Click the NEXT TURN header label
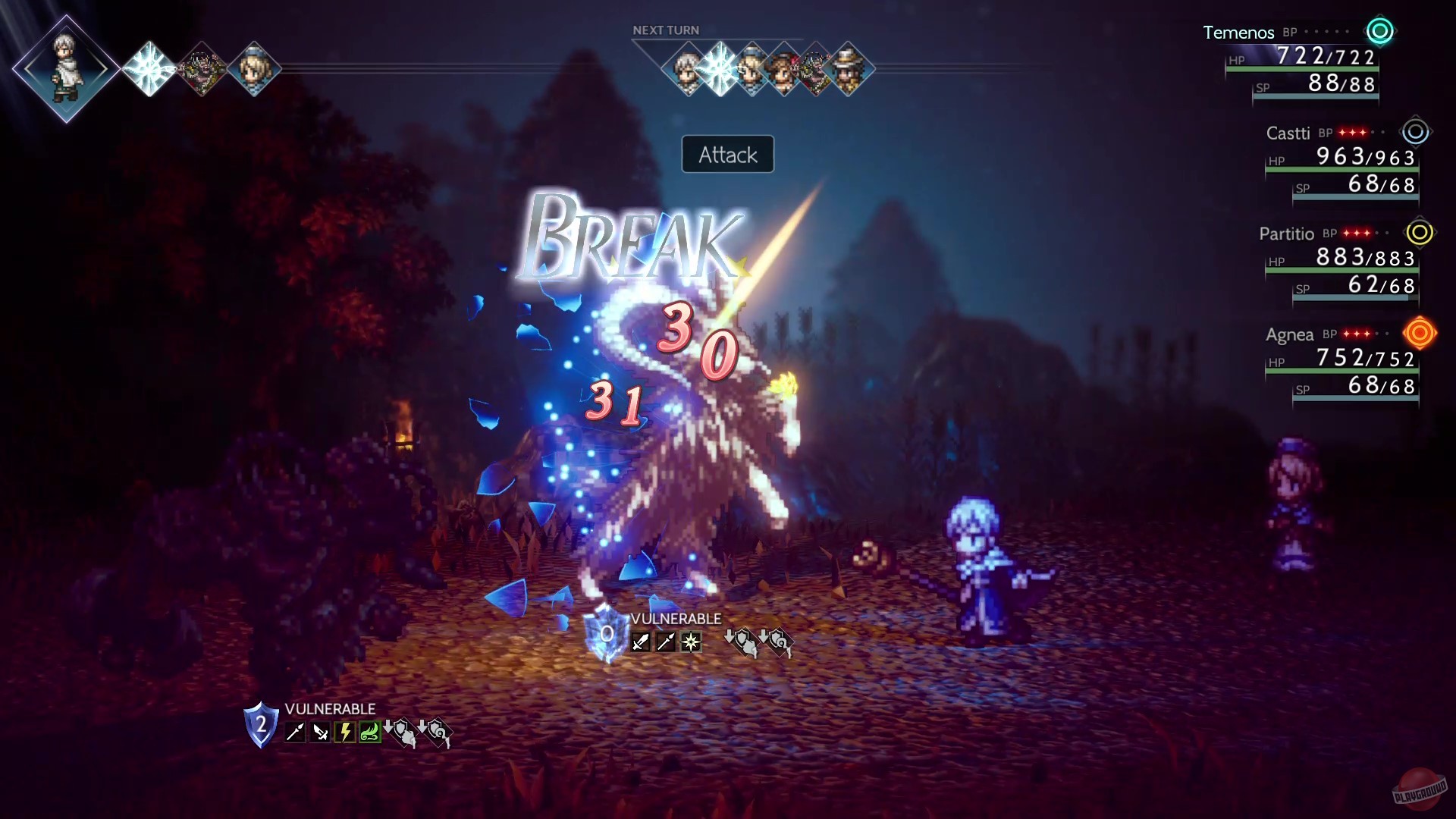This screenshot has width=1456, height=819. click(666, 30)
